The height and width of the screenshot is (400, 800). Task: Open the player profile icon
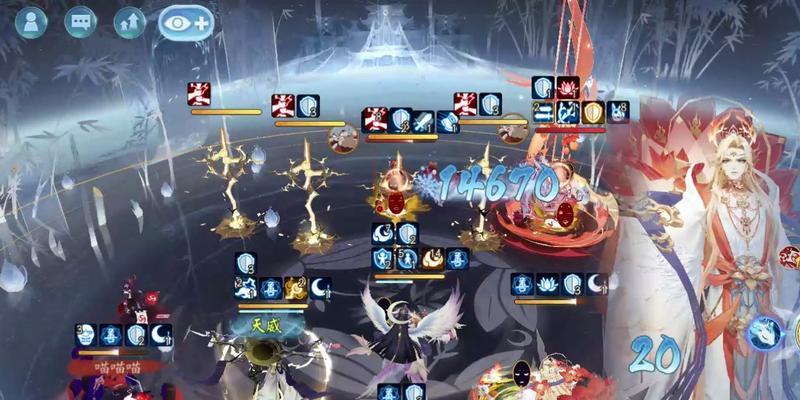(31, 22)
